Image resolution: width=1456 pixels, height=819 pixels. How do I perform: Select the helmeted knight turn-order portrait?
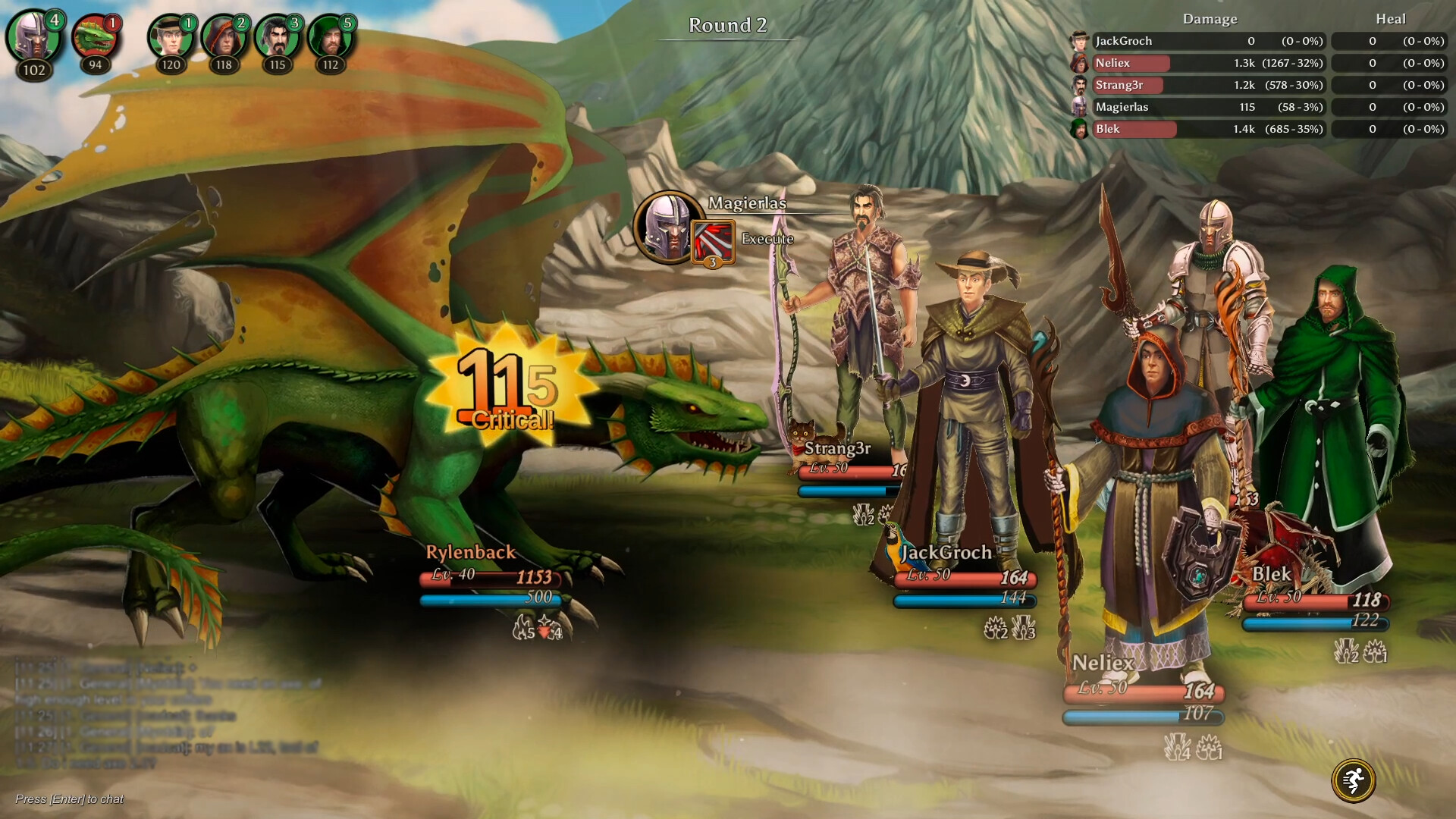coord(33,37)
